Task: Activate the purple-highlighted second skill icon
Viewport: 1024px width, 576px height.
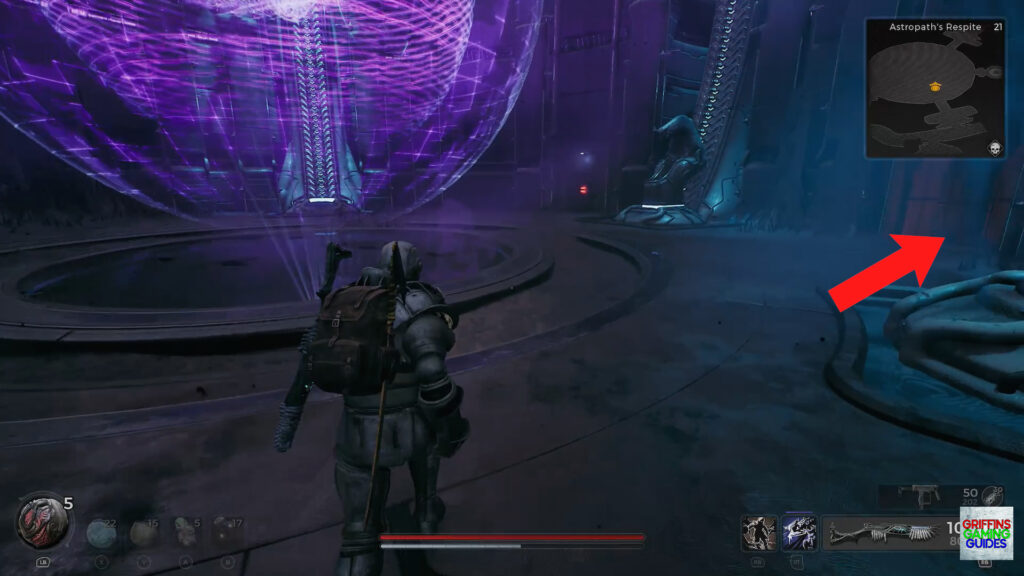Action: [800, 532]
